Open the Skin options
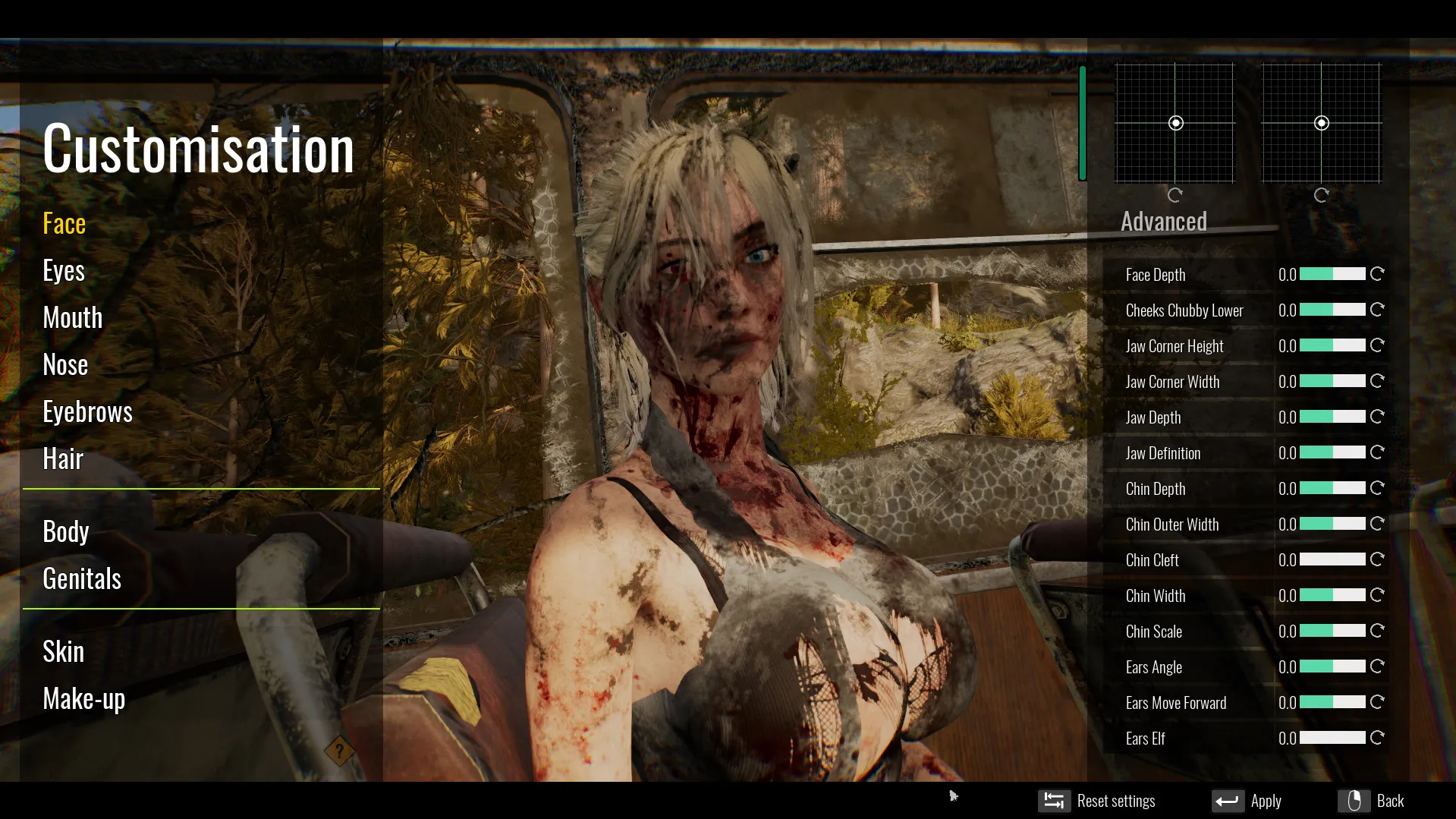The height and width of the screenshot is (819, 1456). [64, 652]
